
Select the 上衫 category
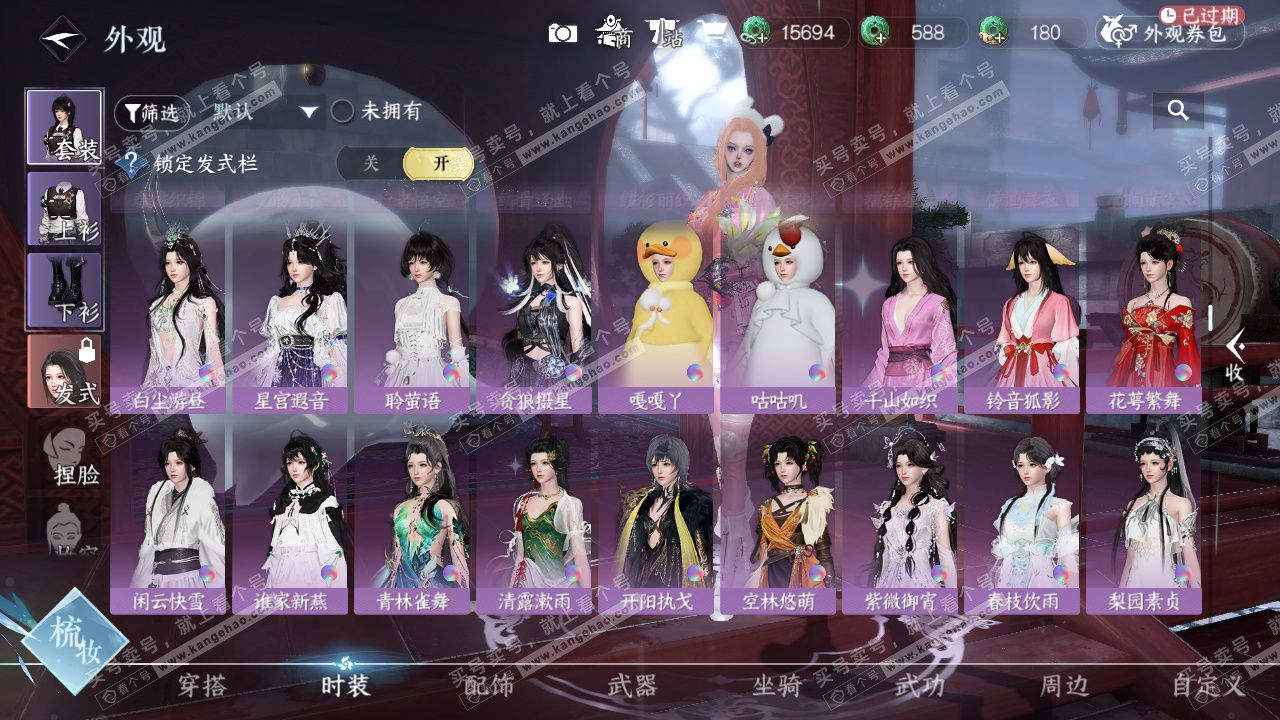pos(65,209)
